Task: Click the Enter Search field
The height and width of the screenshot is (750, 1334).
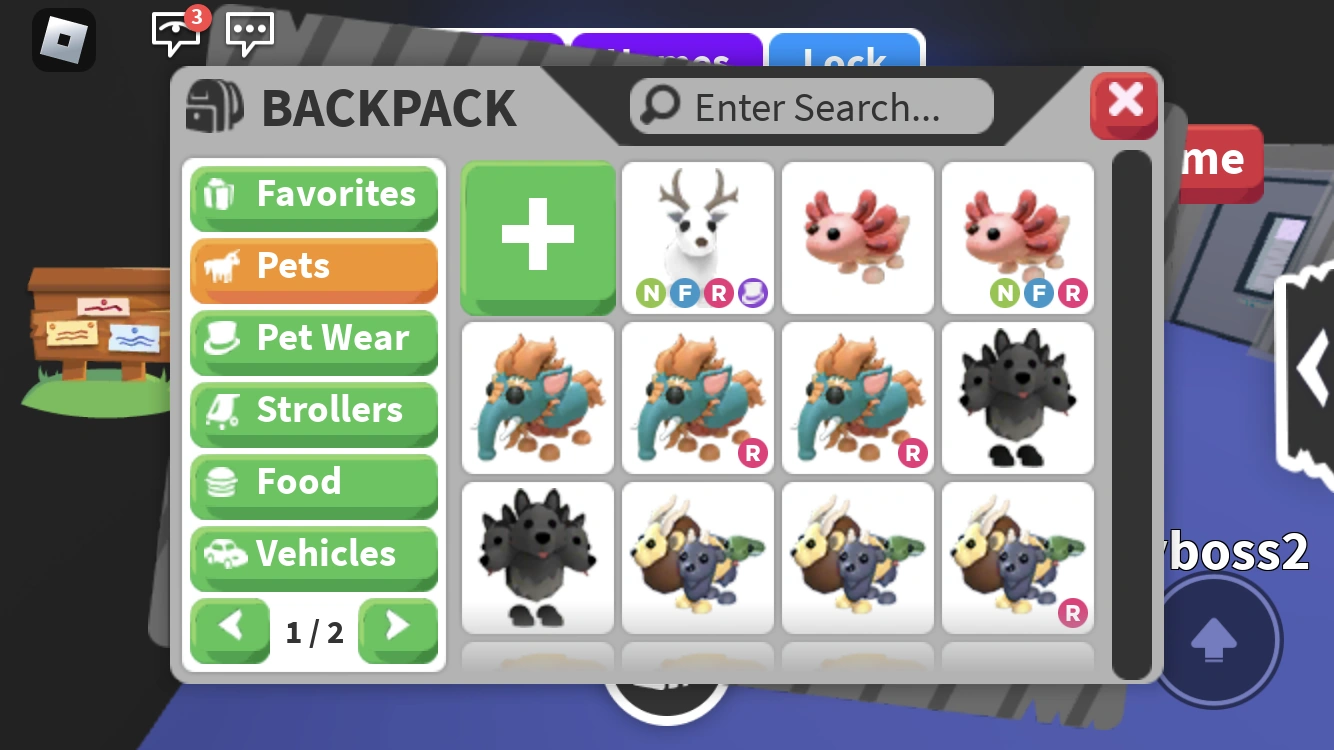Action: (x=810, y=106)
